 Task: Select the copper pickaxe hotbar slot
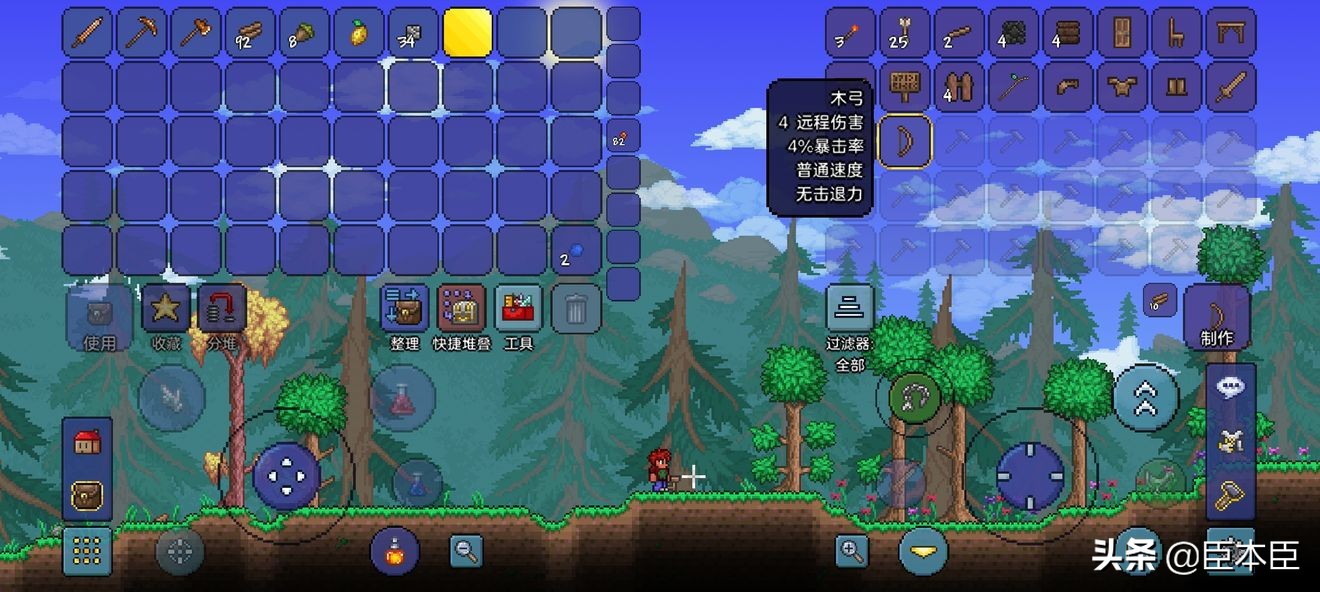[x=142, y=32]
